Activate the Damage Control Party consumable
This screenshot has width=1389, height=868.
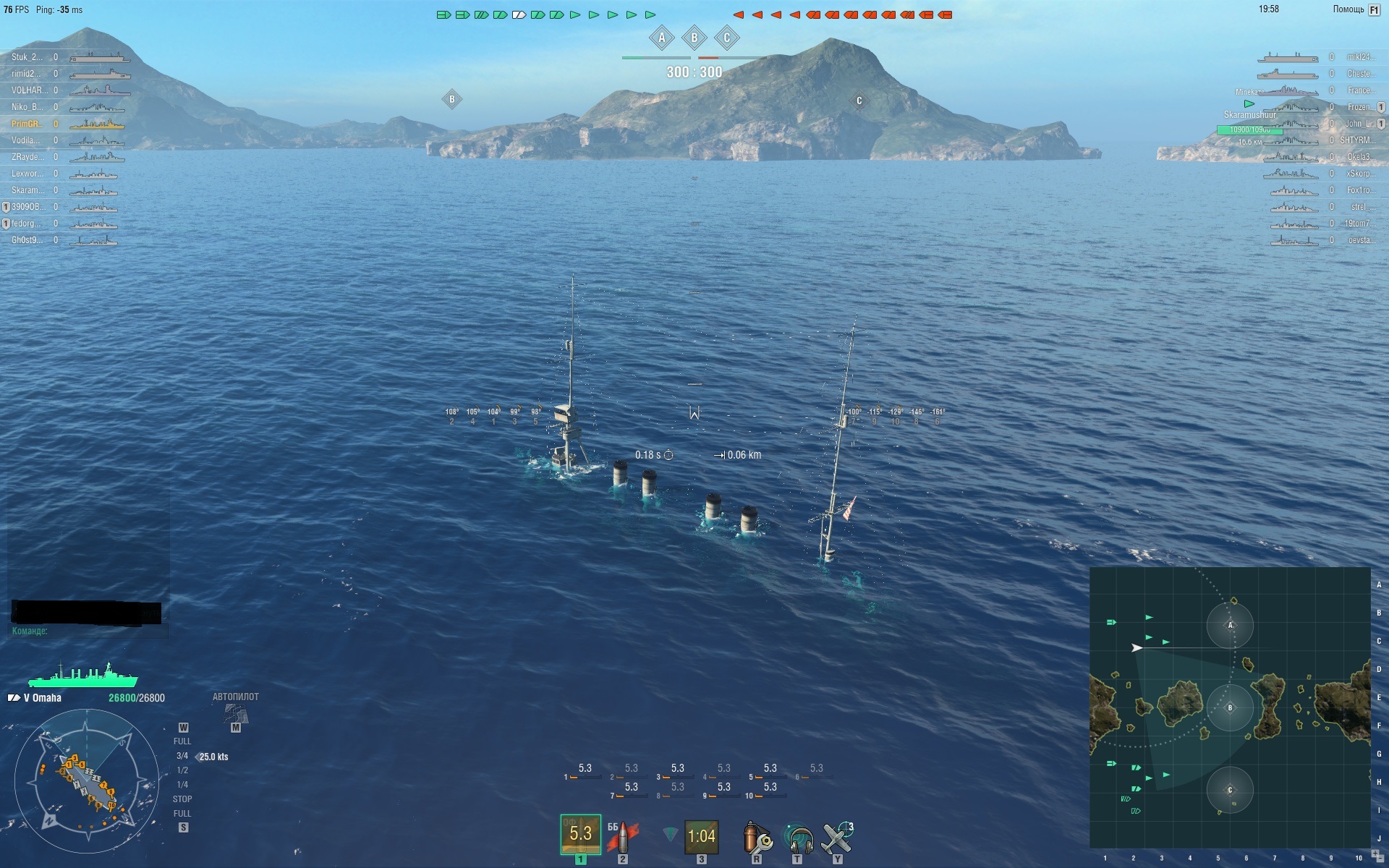tap(756, 838)
